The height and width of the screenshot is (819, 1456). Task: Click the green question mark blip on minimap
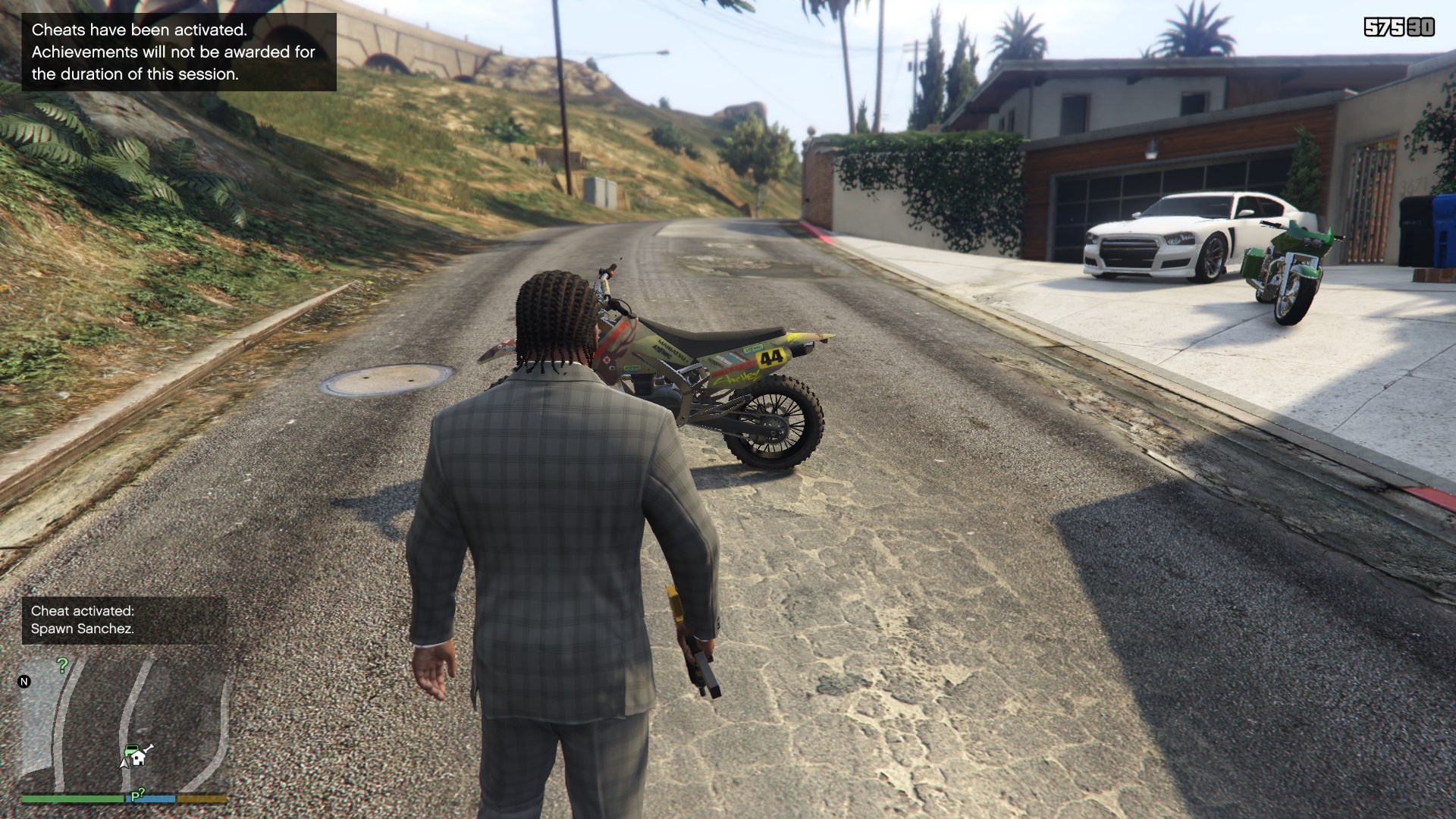click(63, 665)
